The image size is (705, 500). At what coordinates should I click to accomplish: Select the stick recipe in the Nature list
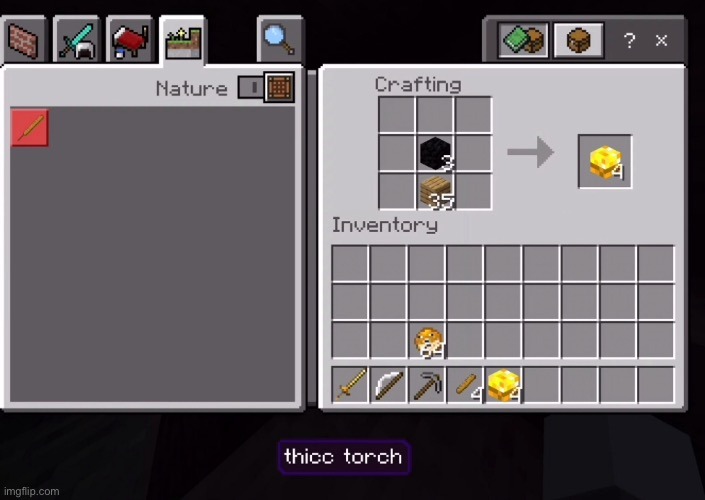pyautogui.click(x=30, y=129)
